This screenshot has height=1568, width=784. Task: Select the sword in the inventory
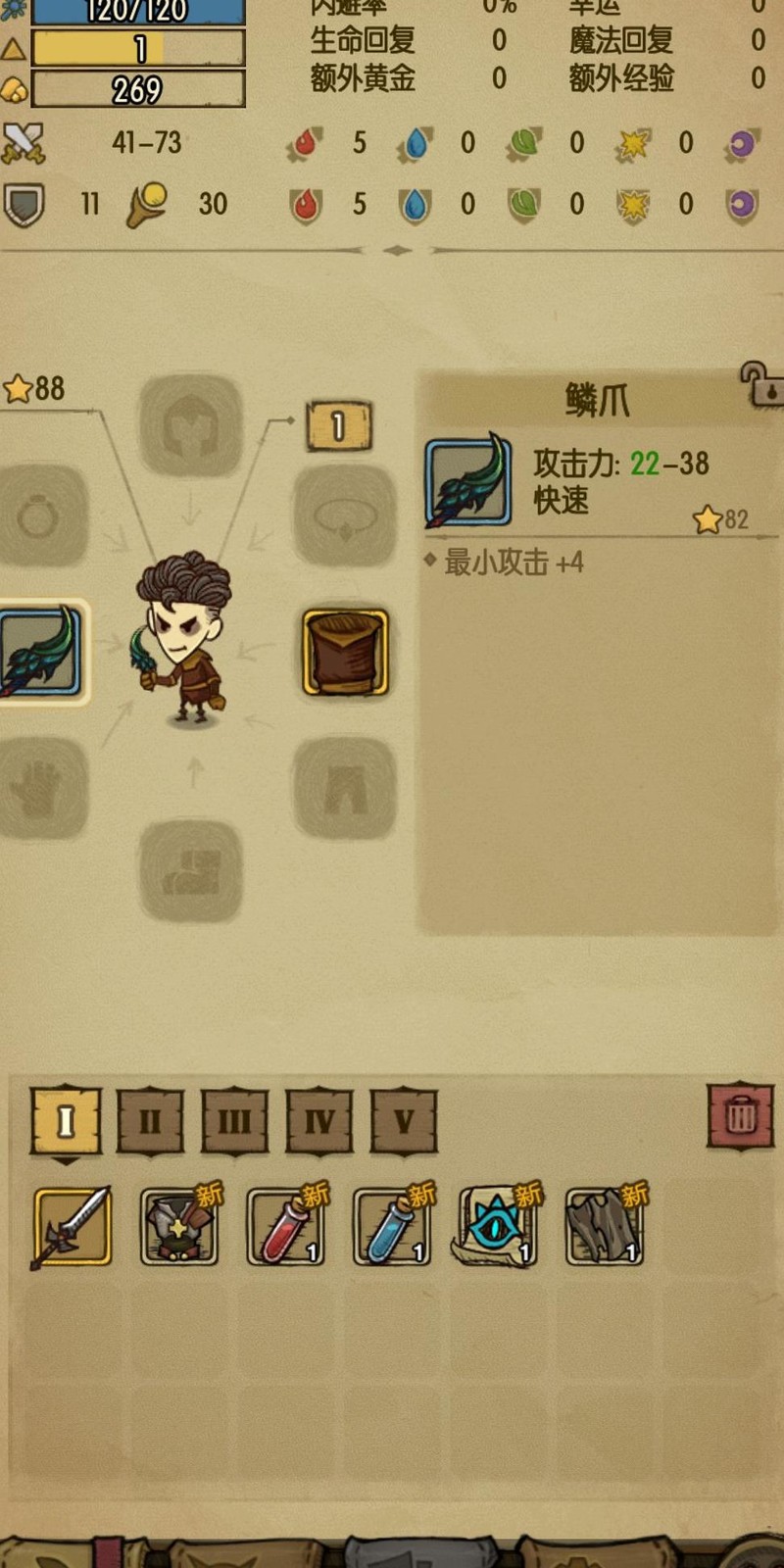coord(73,1226)
